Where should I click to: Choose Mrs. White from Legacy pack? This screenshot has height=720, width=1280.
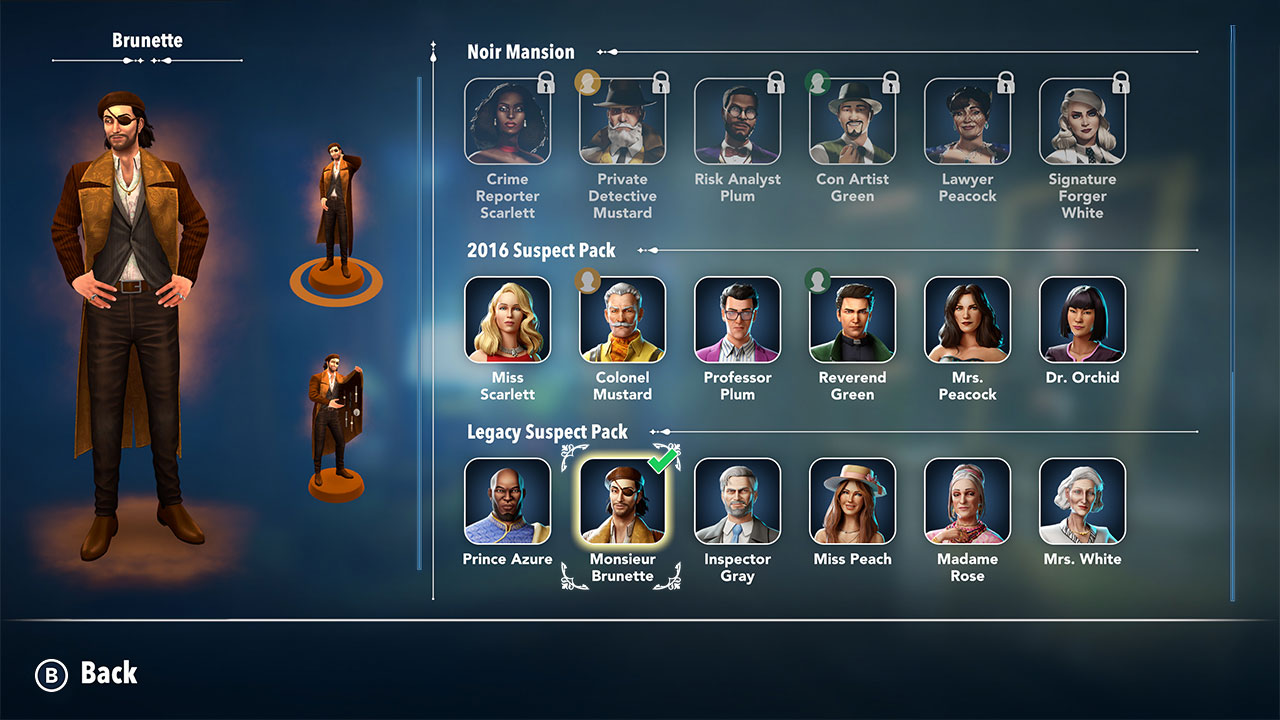(1082, 501)
